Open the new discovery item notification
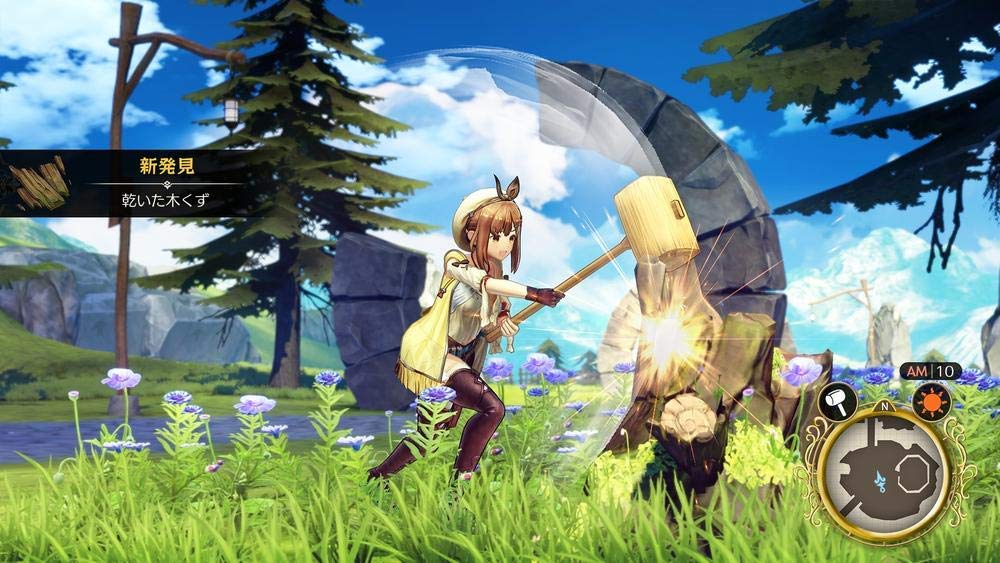The image size is (1000, 563). tap(165, 183)
